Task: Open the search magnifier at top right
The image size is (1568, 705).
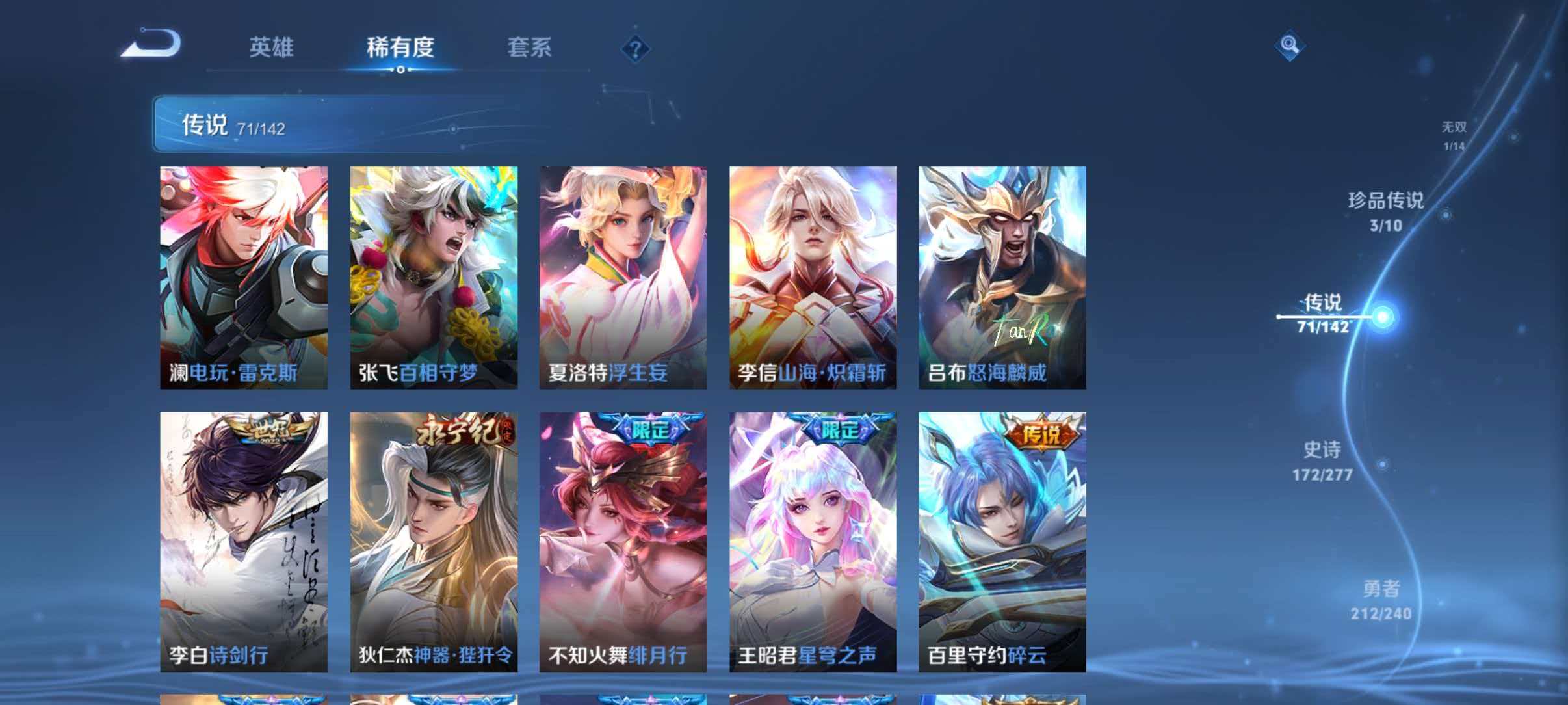Action: (x=1290, y=46)
